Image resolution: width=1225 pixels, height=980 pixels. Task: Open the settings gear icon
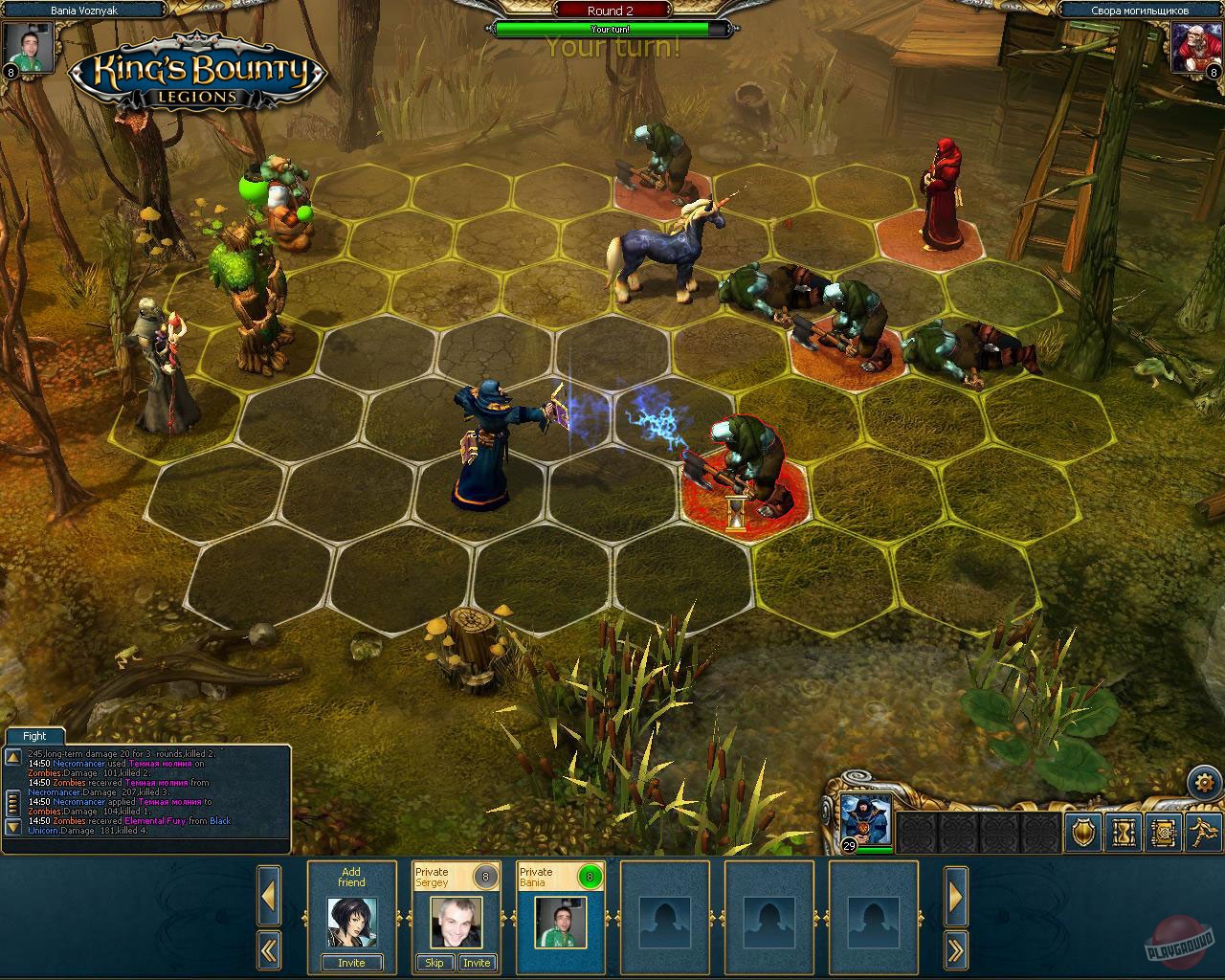(1204, 782)
